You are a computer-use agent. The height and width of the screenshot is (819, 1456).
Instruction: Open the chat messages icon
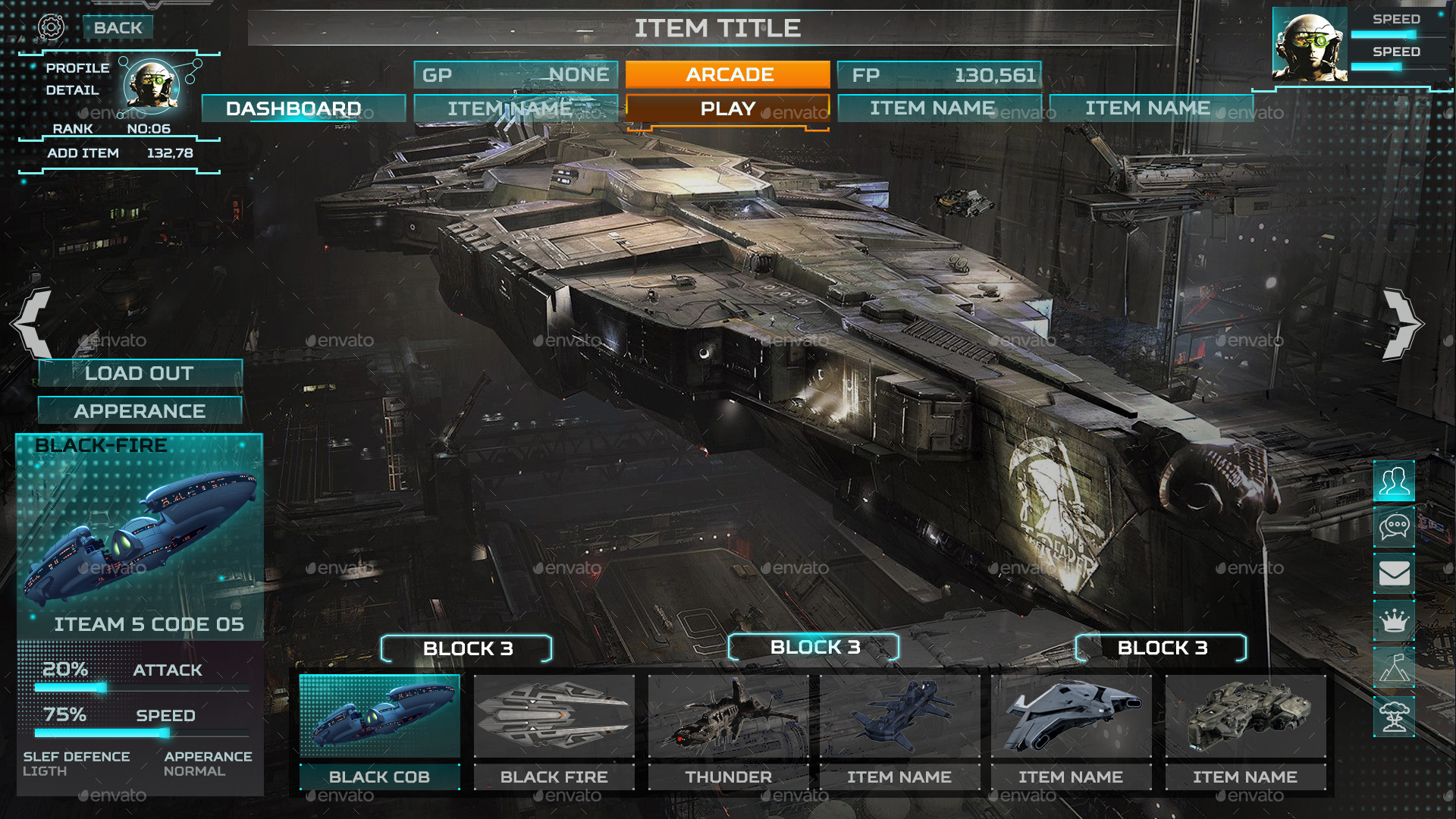pos(1394,527)
